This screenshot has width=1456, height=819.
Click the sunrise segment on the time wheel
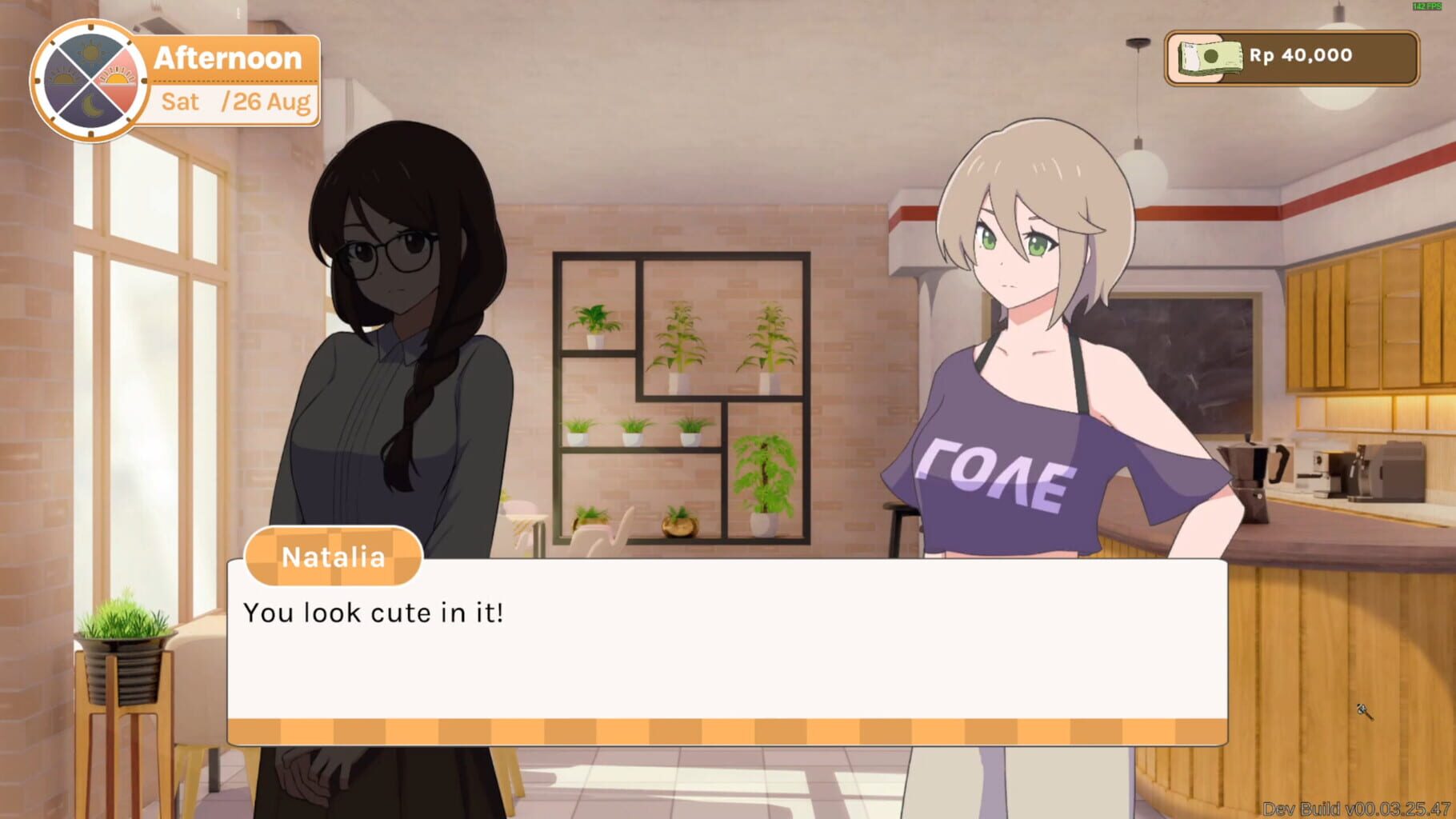(64, 78)
